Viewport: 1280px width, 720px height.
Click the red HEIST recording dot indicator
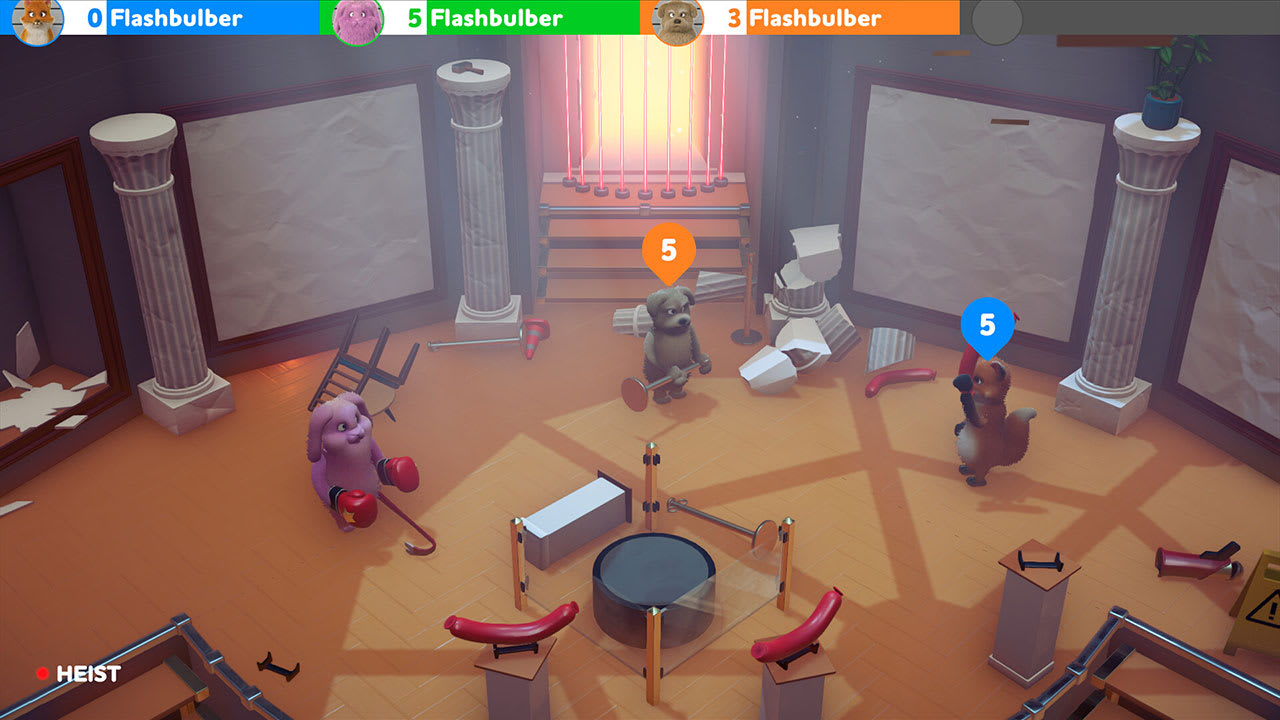click(42, 673)
